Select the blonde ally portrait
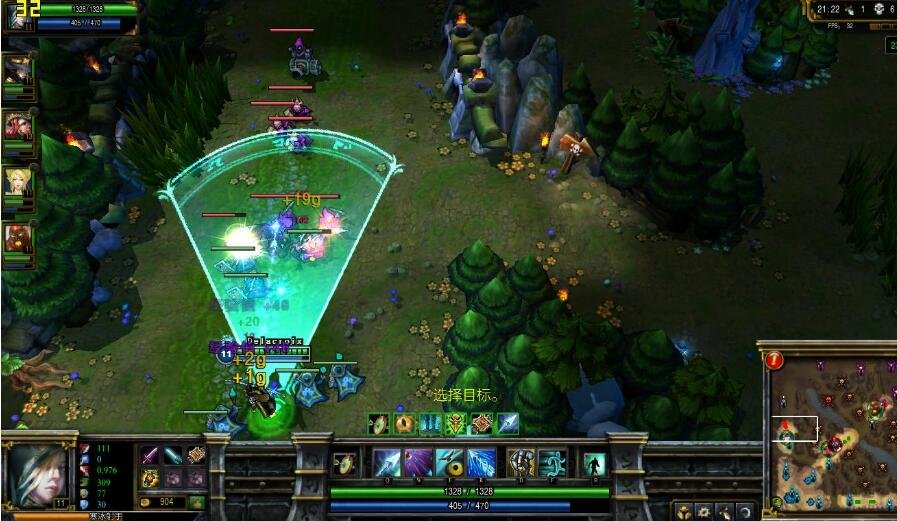 point(18,182)
